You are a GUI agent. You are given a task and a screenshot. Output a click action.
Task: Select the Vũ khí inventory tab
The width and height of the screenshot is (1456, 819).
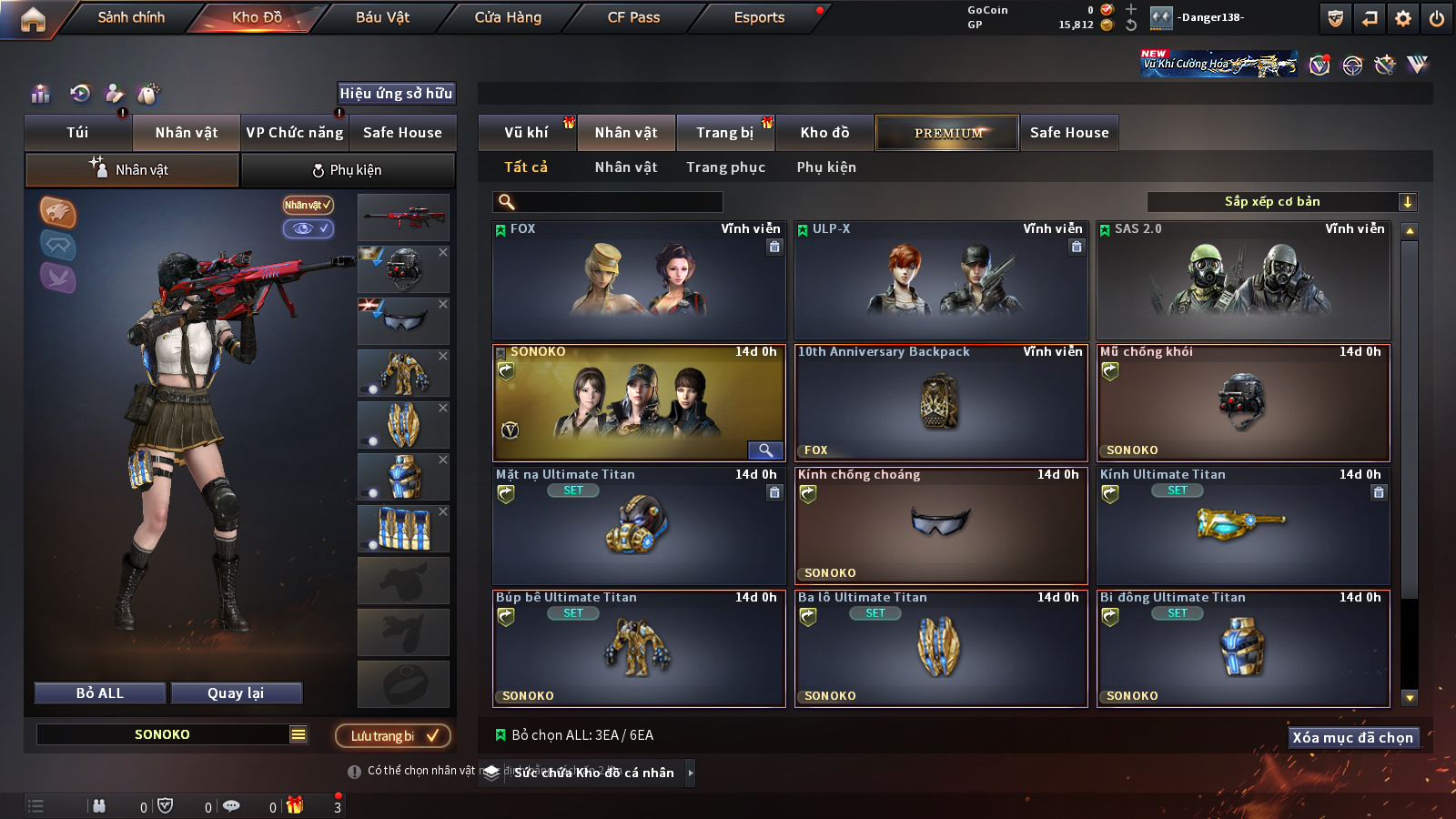click(526, 133)
